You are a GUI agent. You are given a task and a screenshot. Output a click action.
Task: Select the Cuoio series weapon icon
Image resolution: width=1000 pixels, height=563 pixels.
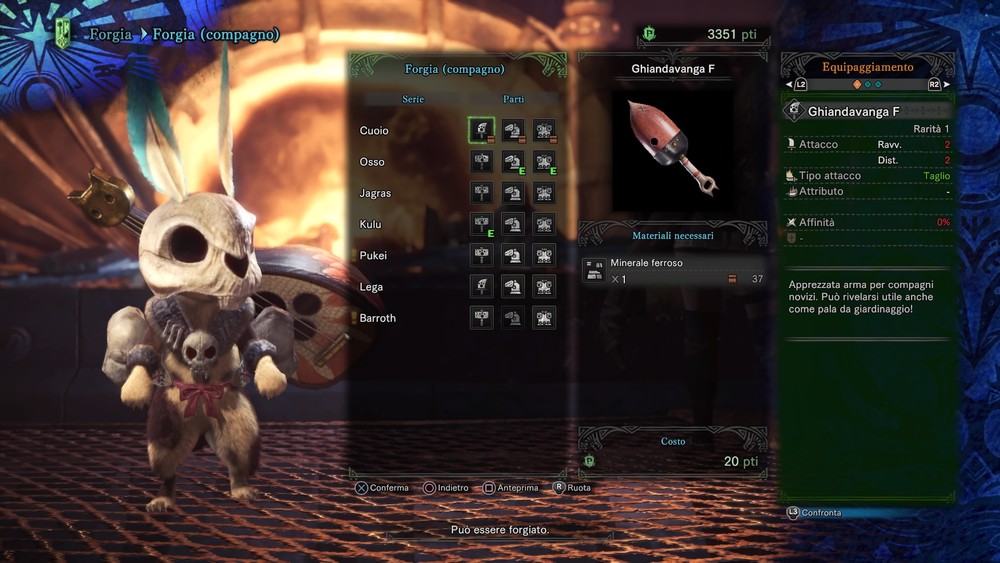pyautogui.click(x=481, y=130)
